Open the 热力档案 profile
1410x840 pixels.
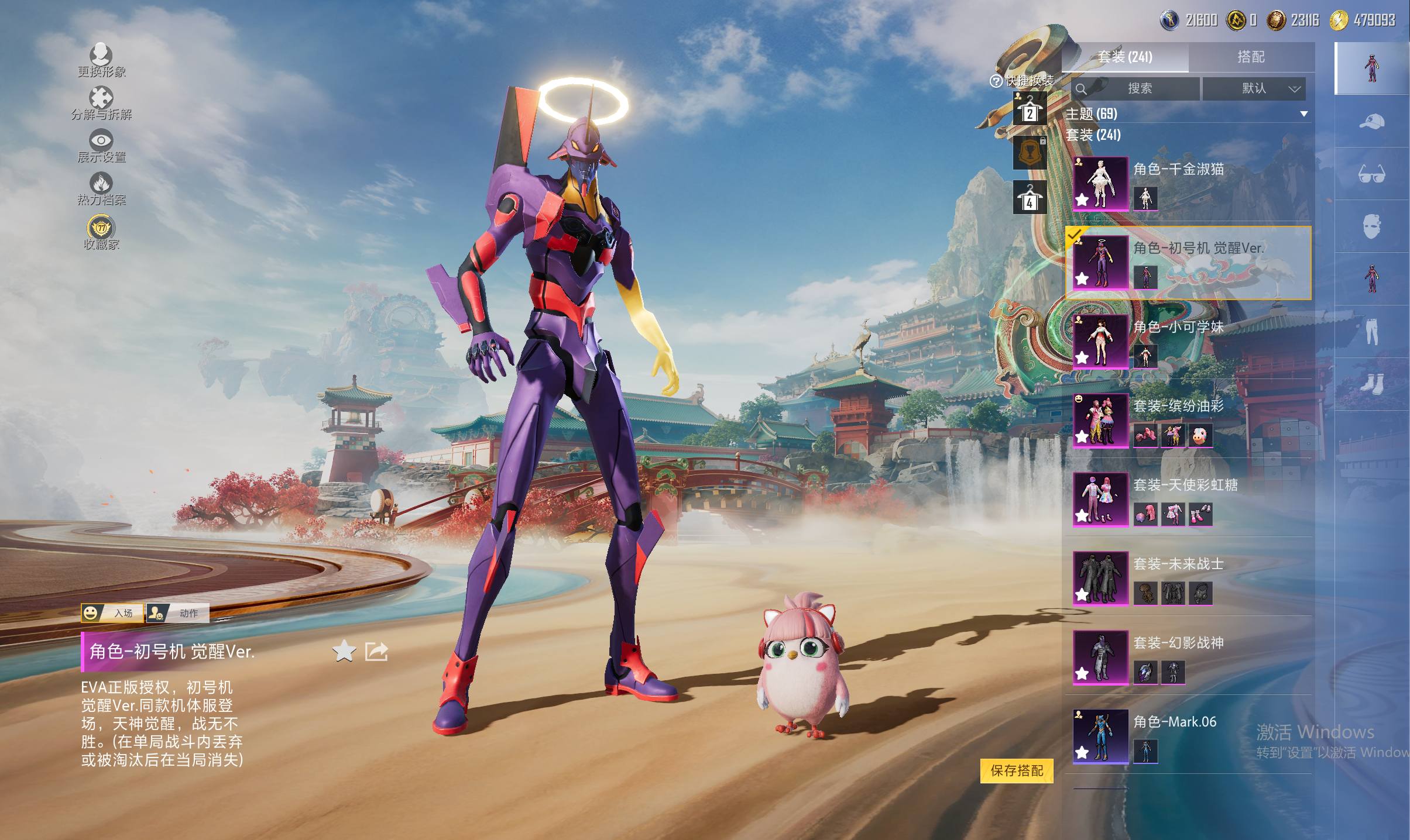click(x=101, y=189)
